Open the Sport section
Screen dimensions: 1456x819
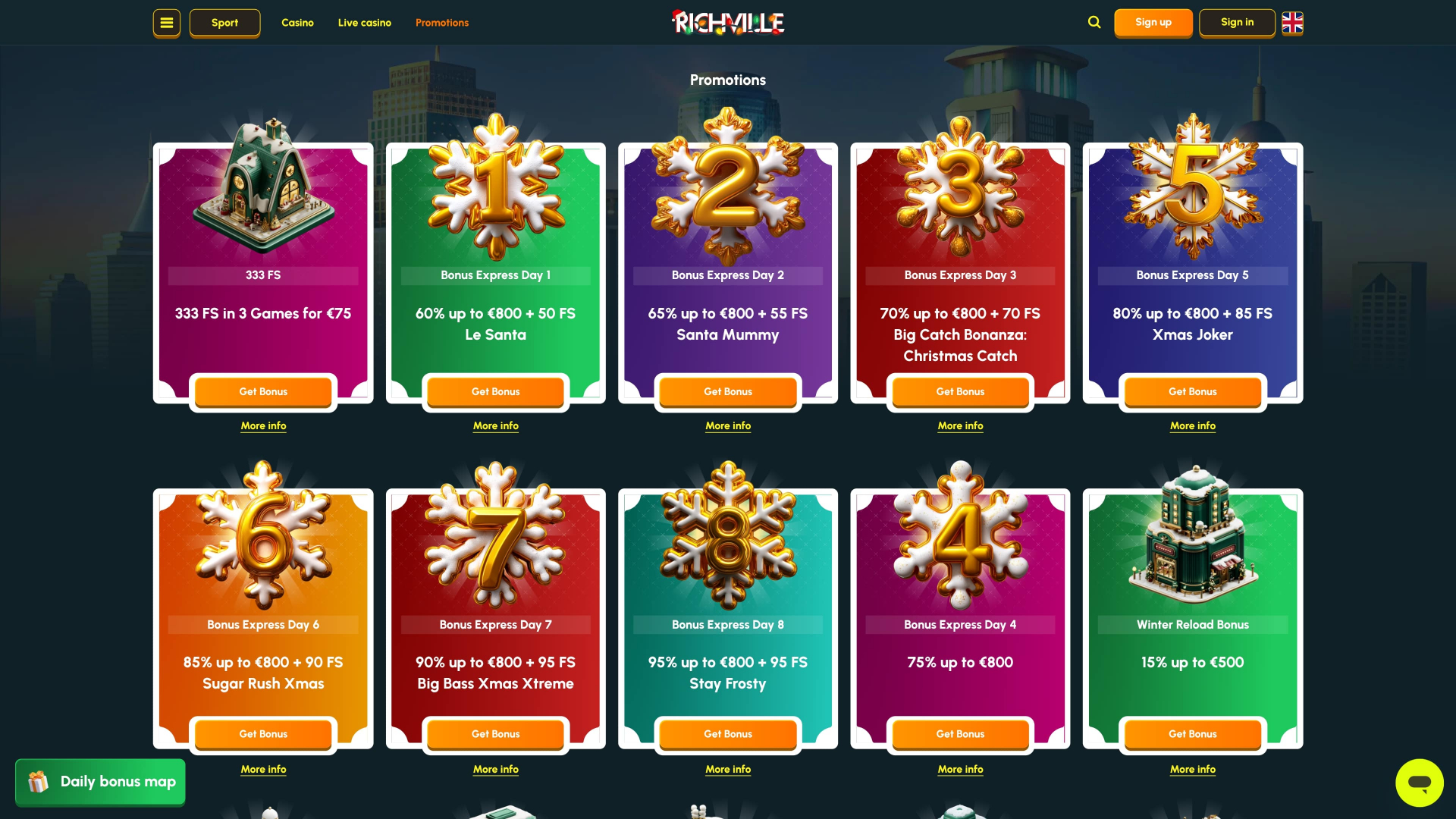224,23
